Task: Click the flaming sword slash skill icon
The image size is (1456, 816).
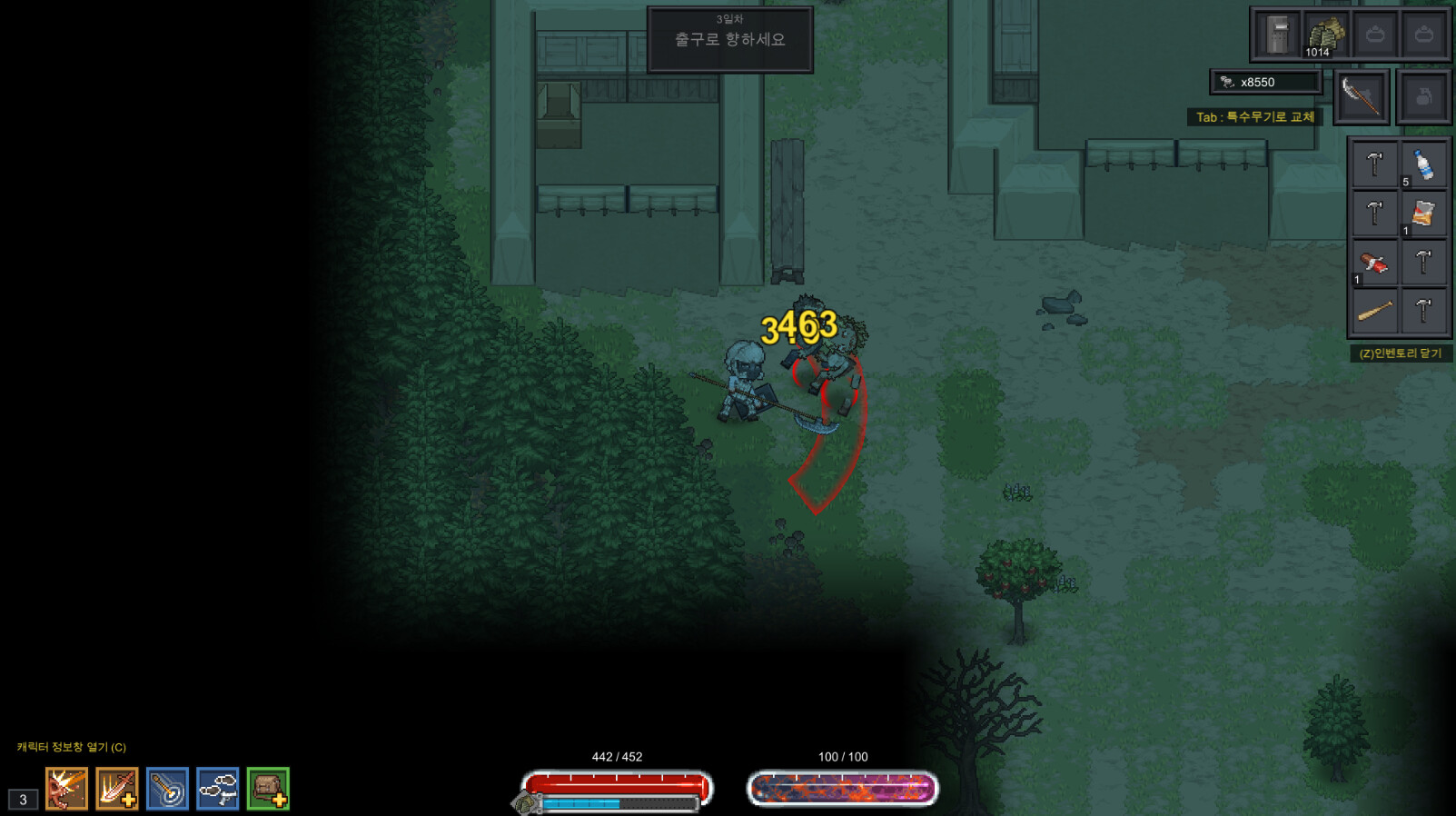Action: point(113,789)
